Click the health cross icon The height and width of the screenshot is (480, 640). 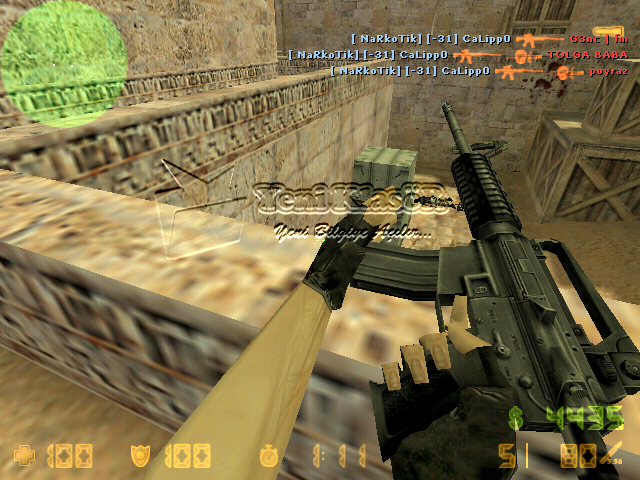pyautogui.click(x=24, y=457)
